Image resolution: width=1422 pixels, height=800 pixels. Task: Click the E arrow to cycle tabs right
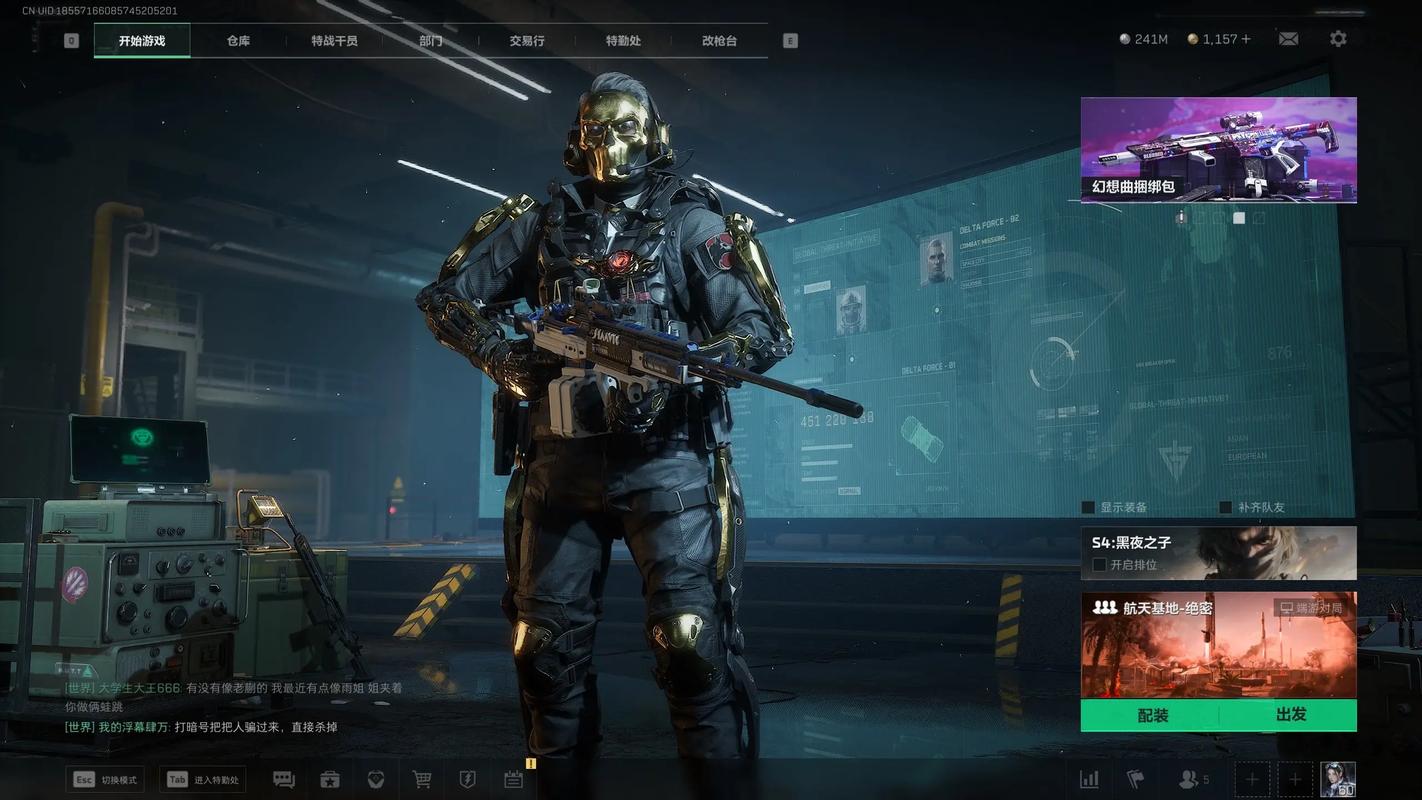coord(789,40)
